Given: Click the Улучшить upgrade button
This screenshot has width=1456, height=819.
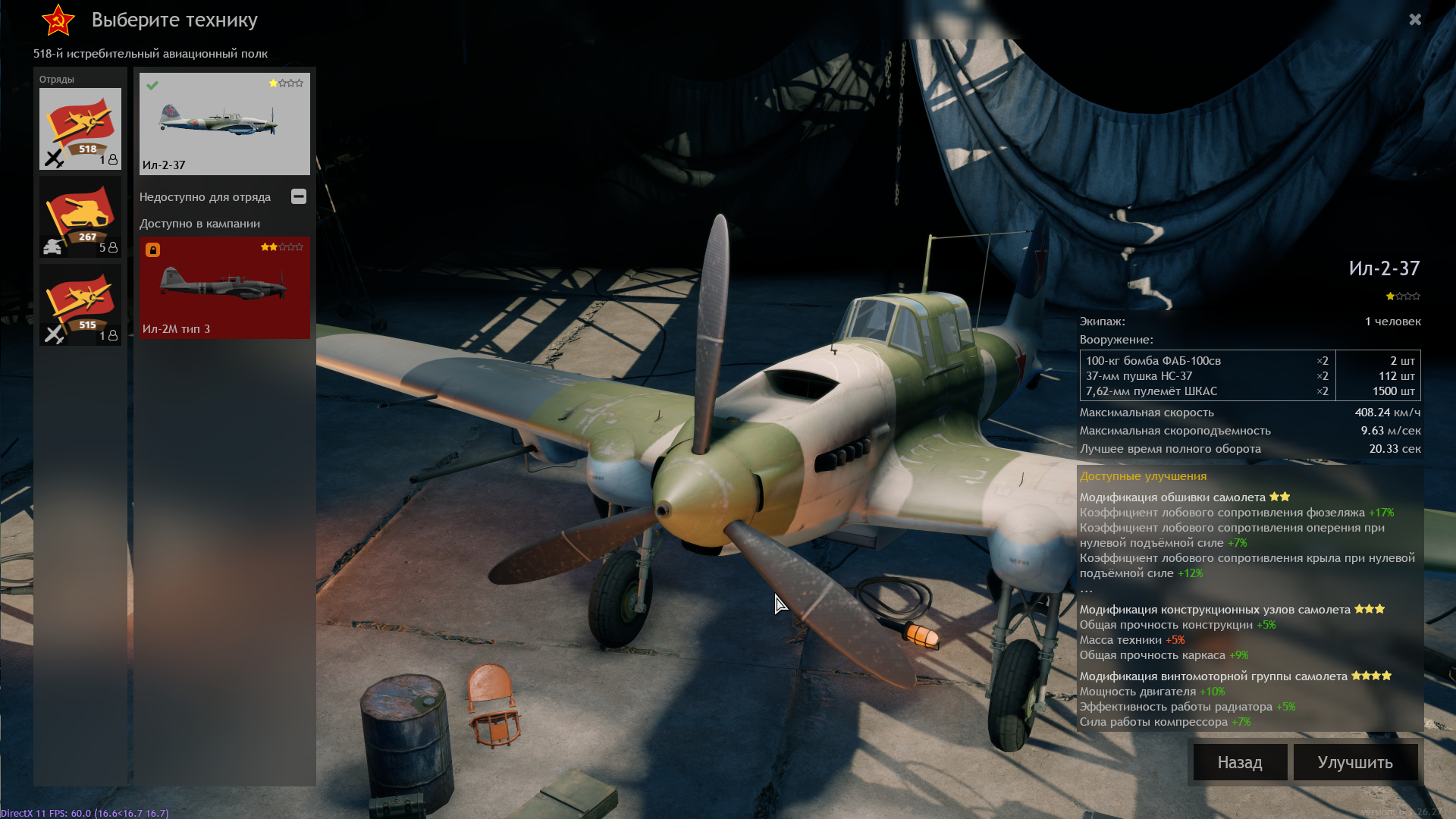Looking at the screenshot, I should 1355,762.
